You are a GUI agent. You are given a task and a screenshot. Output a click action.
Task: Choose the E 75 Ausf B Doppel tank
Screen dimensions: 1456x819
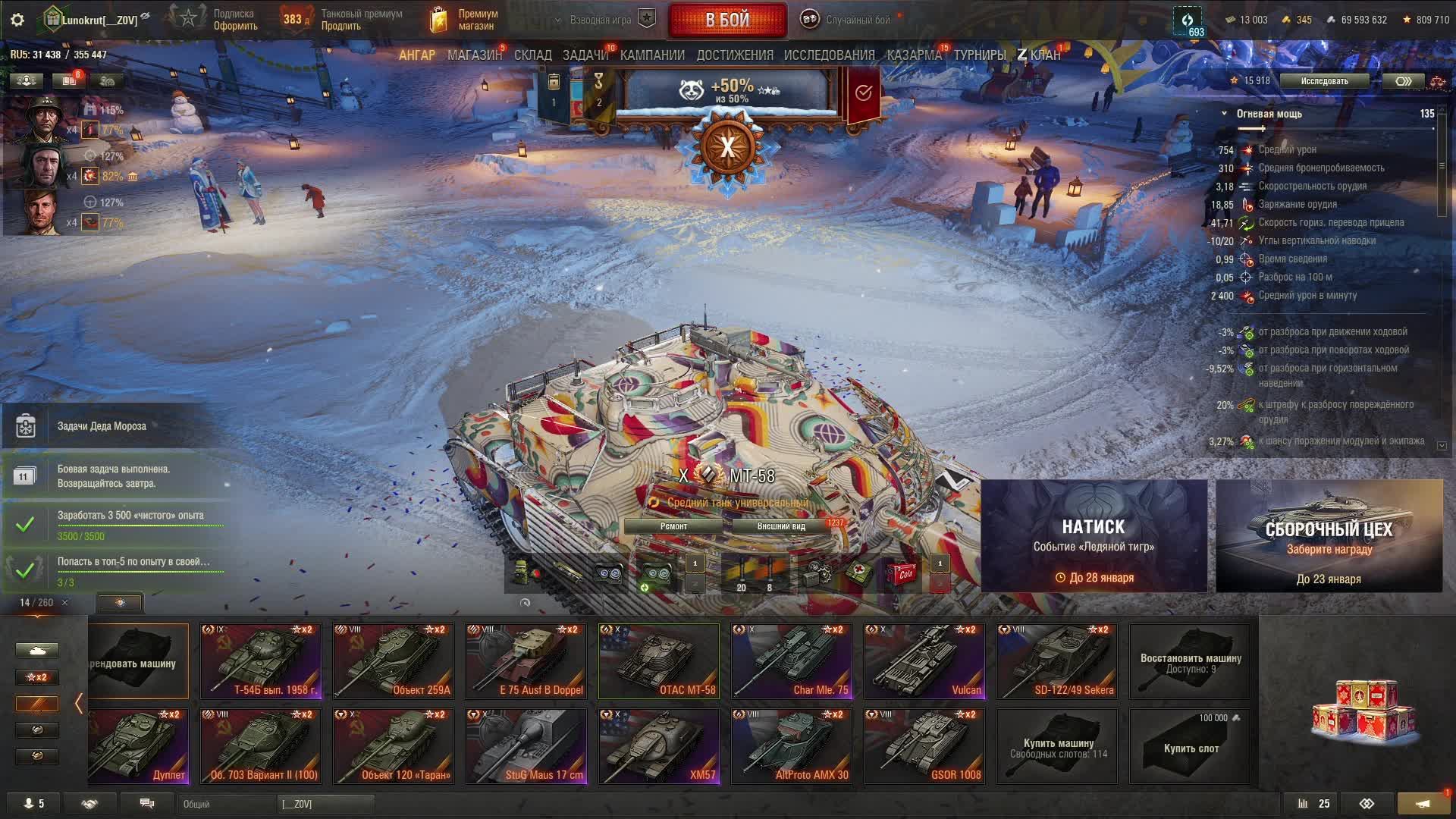tap(526, 661)
